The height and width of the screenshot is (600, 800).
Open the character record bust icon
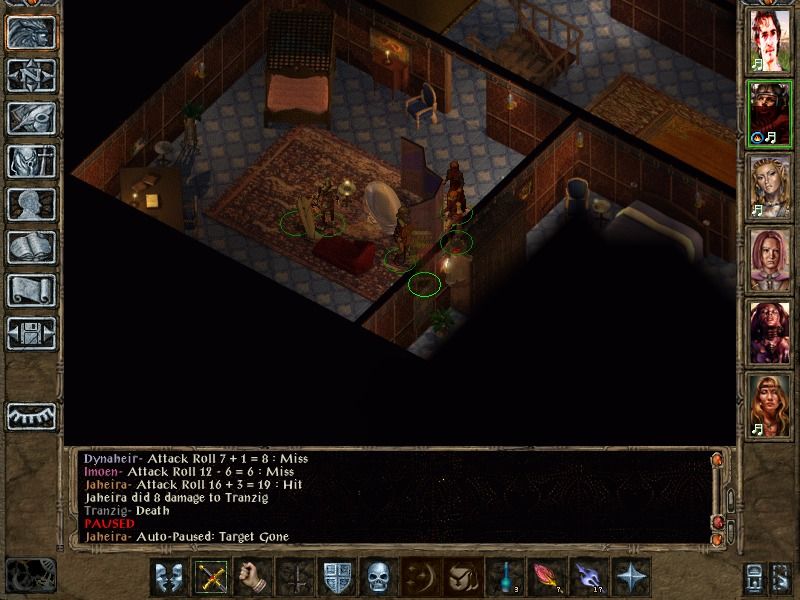point(31,204)
